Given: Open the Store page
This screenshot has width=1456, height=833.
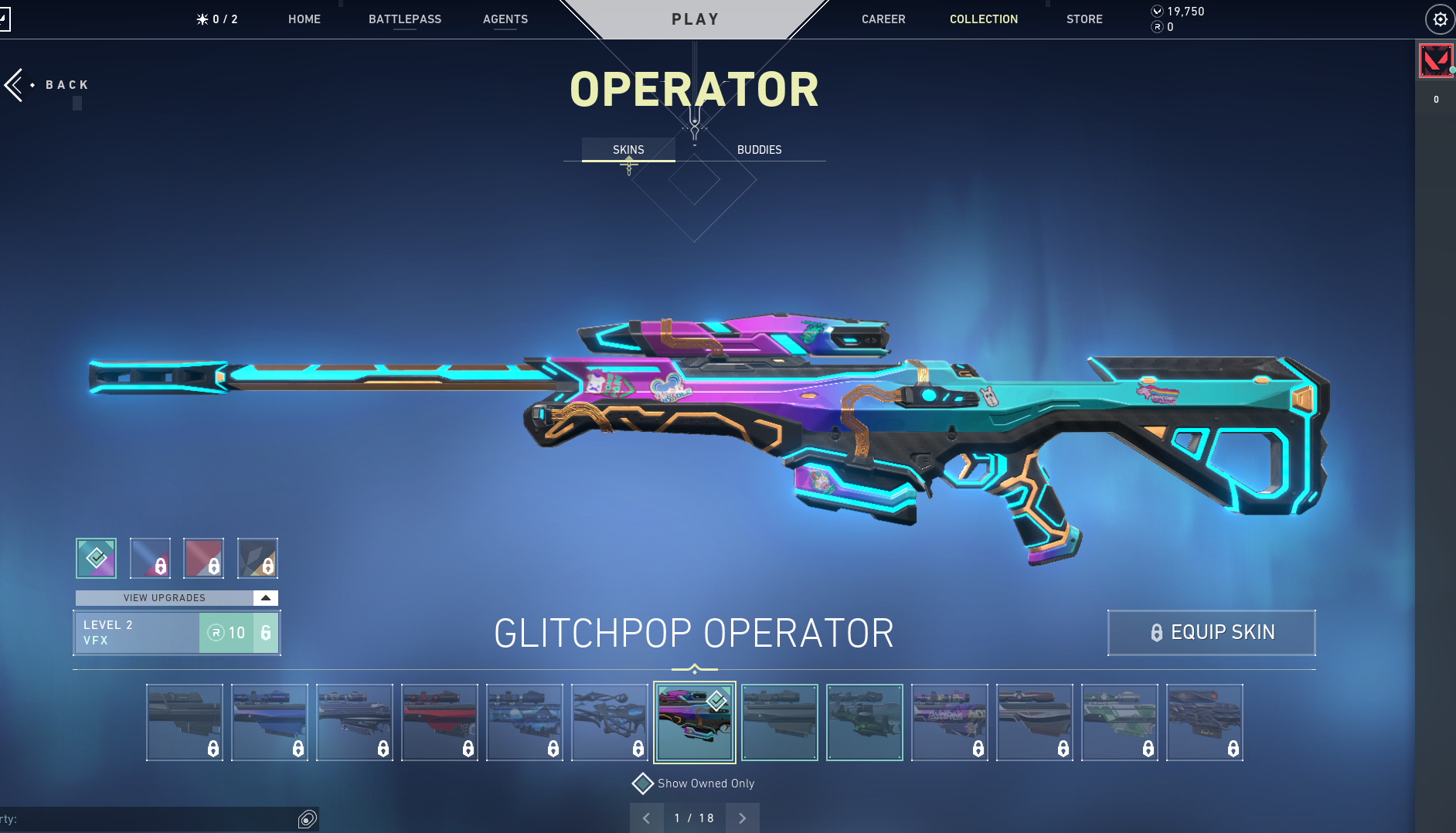Looking at the screenshot, I should pos(1084,19).
